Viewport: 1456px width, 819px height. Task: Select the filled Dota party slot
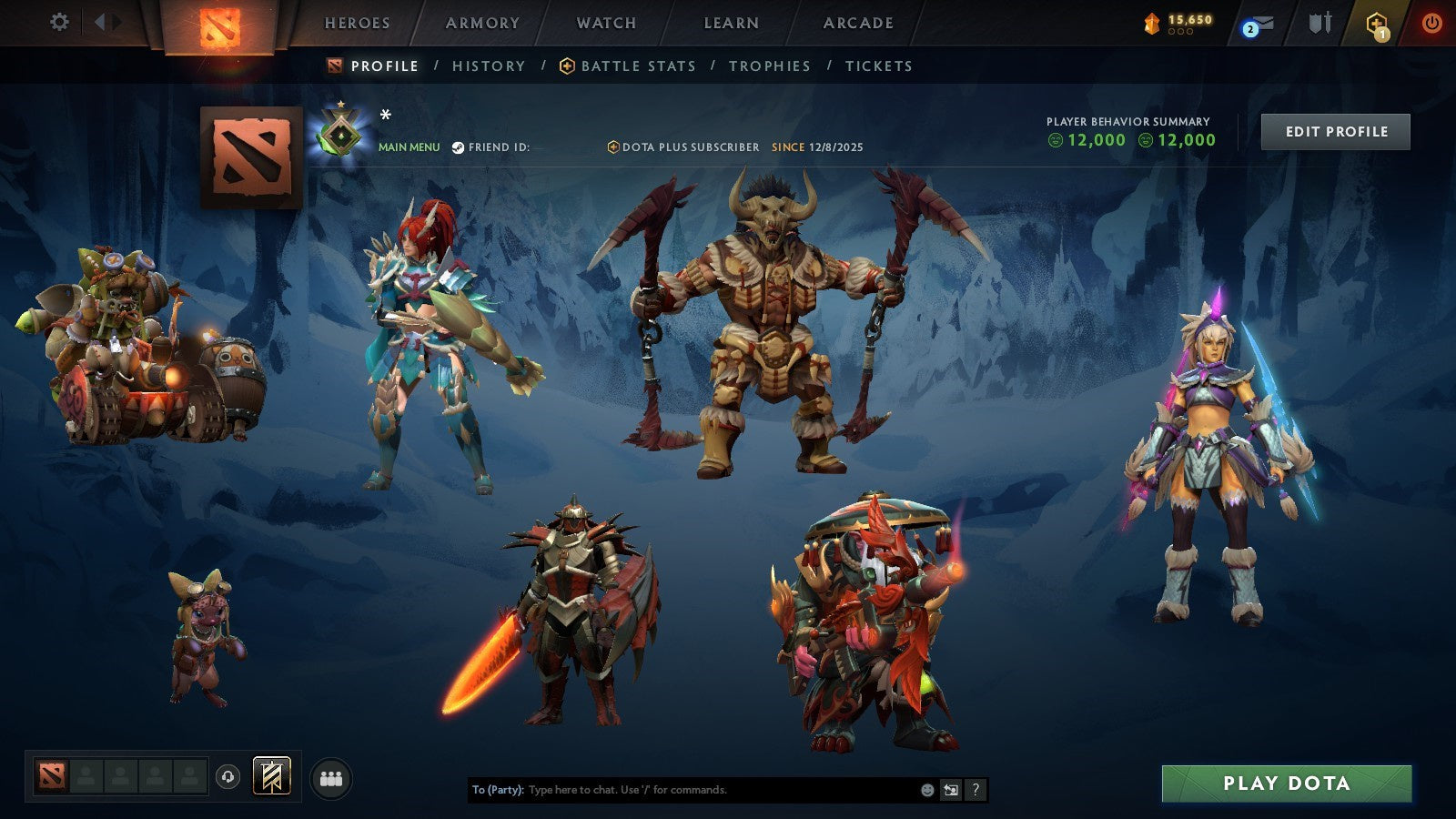pyautogui.click(x=53, y=774)
